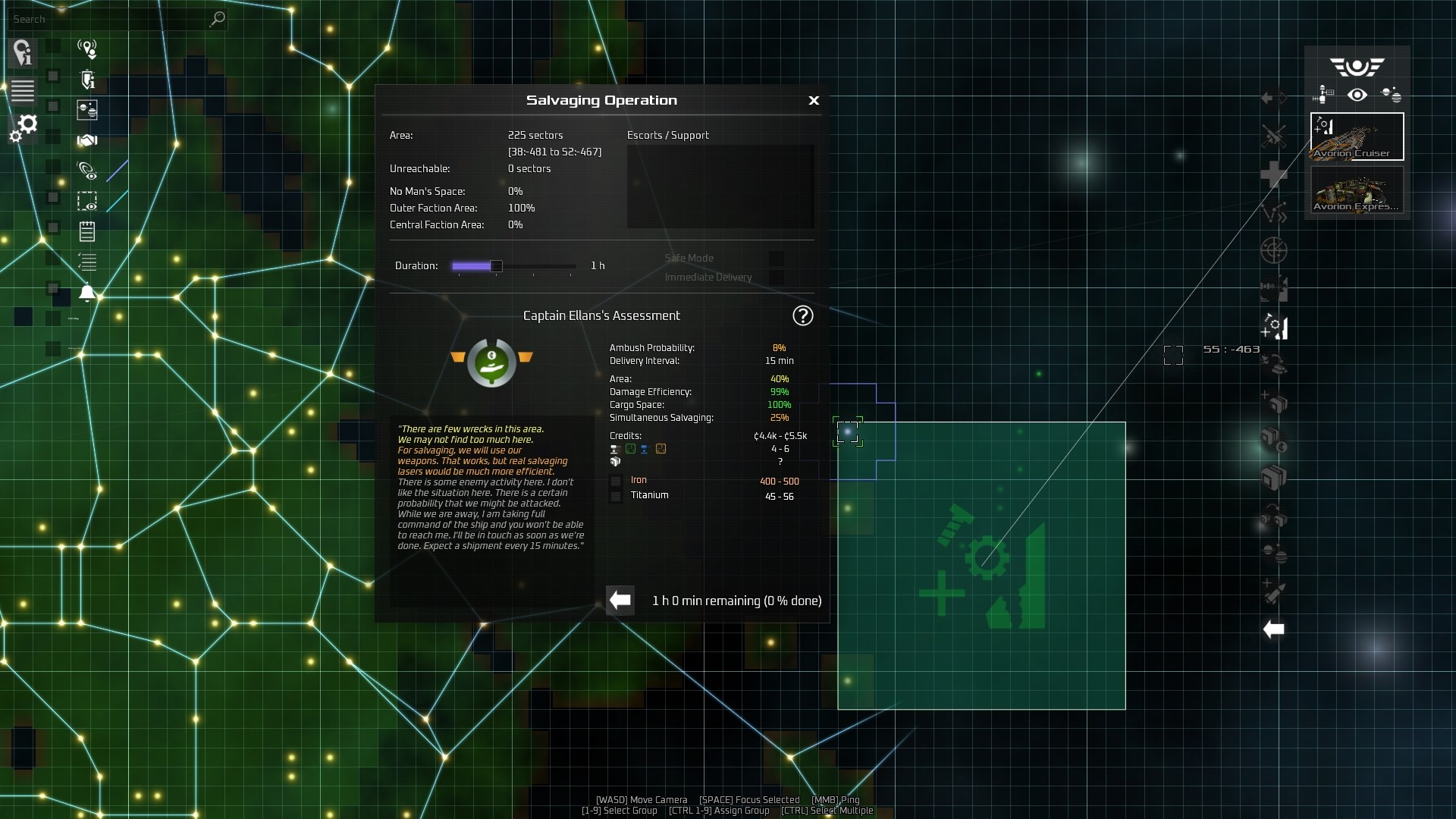Open the notes clipboard icon

point(86,231)
